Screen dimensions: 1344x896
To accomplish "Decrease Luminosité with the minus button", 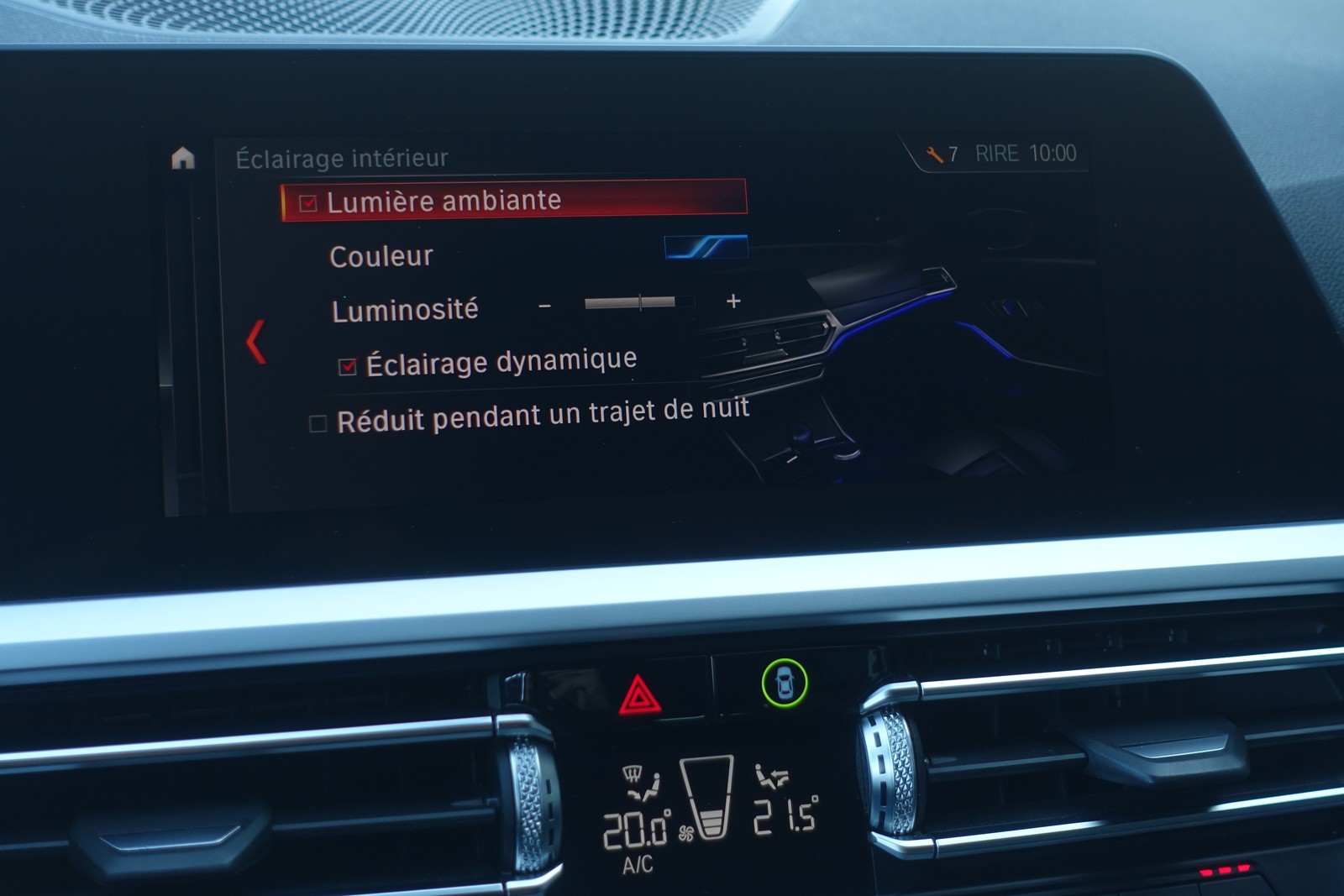I will pos(545,306).
